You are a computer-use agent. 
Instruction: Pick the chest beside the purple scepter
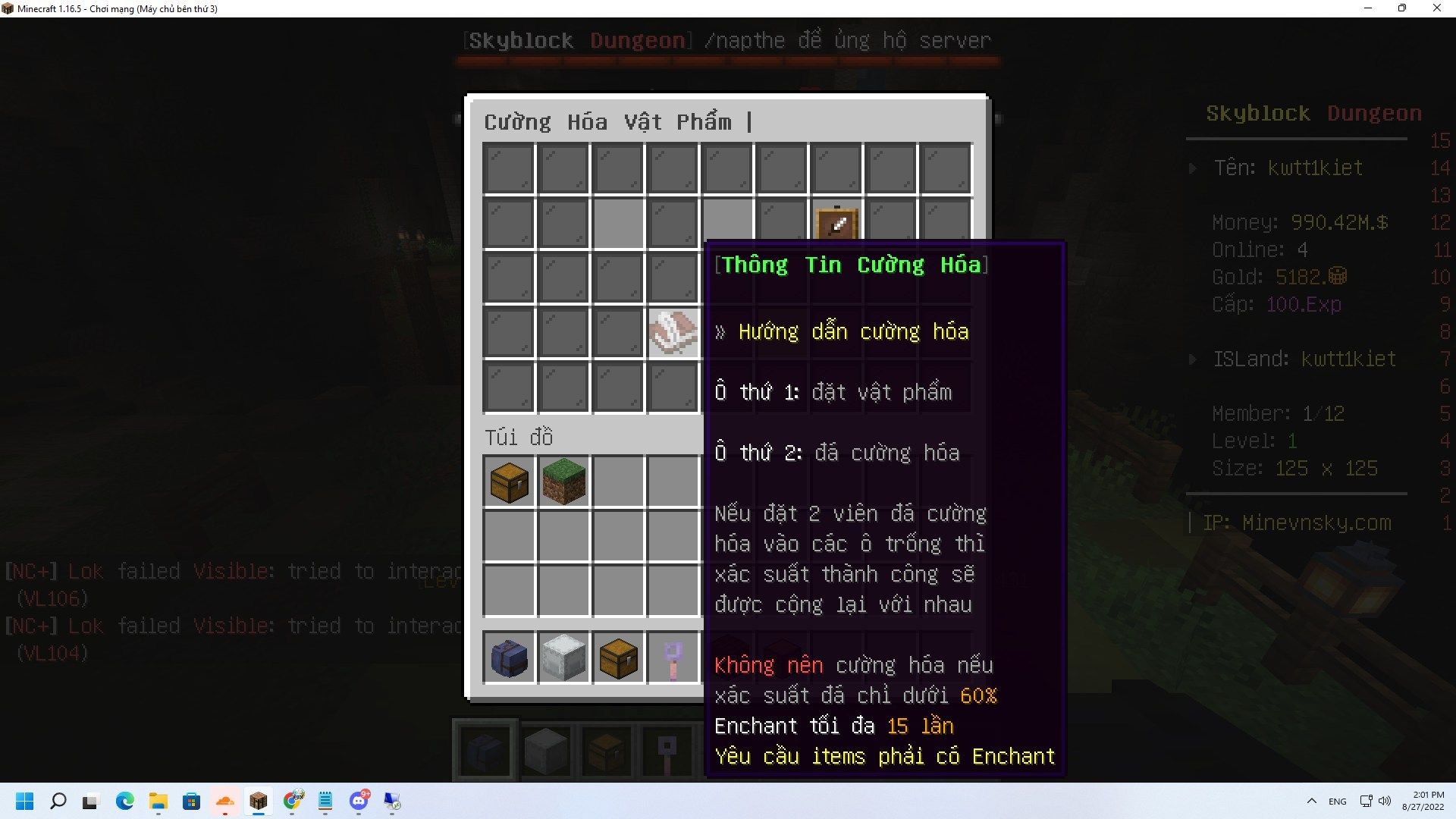[x=618, y=657]
